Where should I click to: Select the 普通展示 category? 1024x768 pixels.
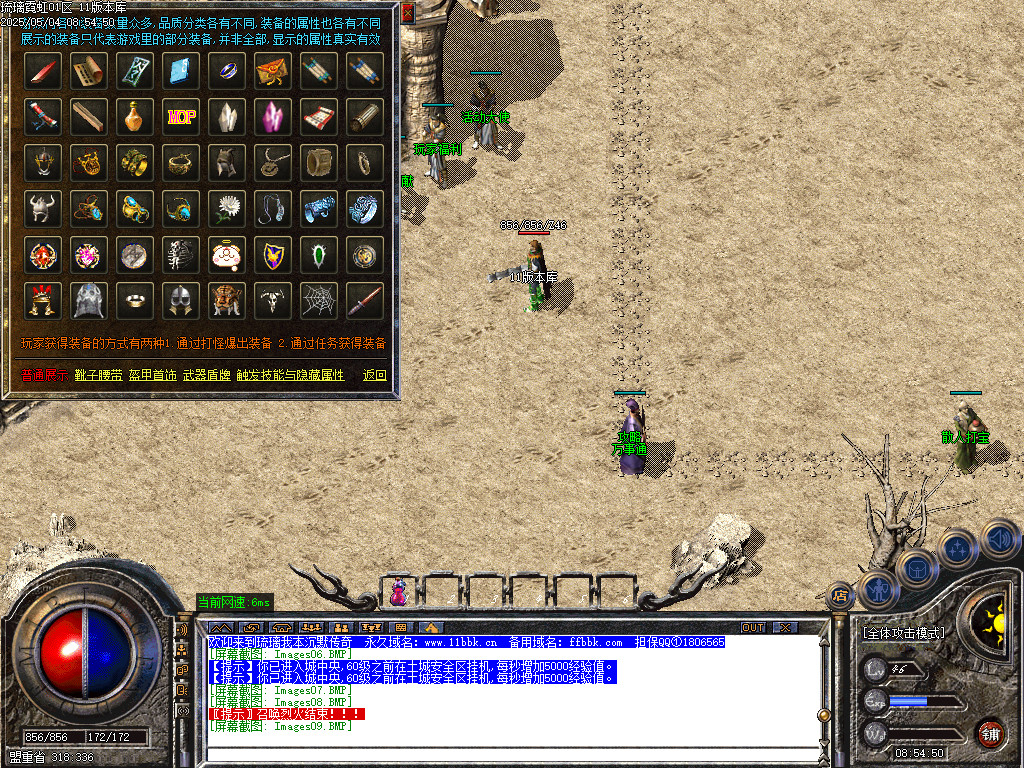pos(44,375)
